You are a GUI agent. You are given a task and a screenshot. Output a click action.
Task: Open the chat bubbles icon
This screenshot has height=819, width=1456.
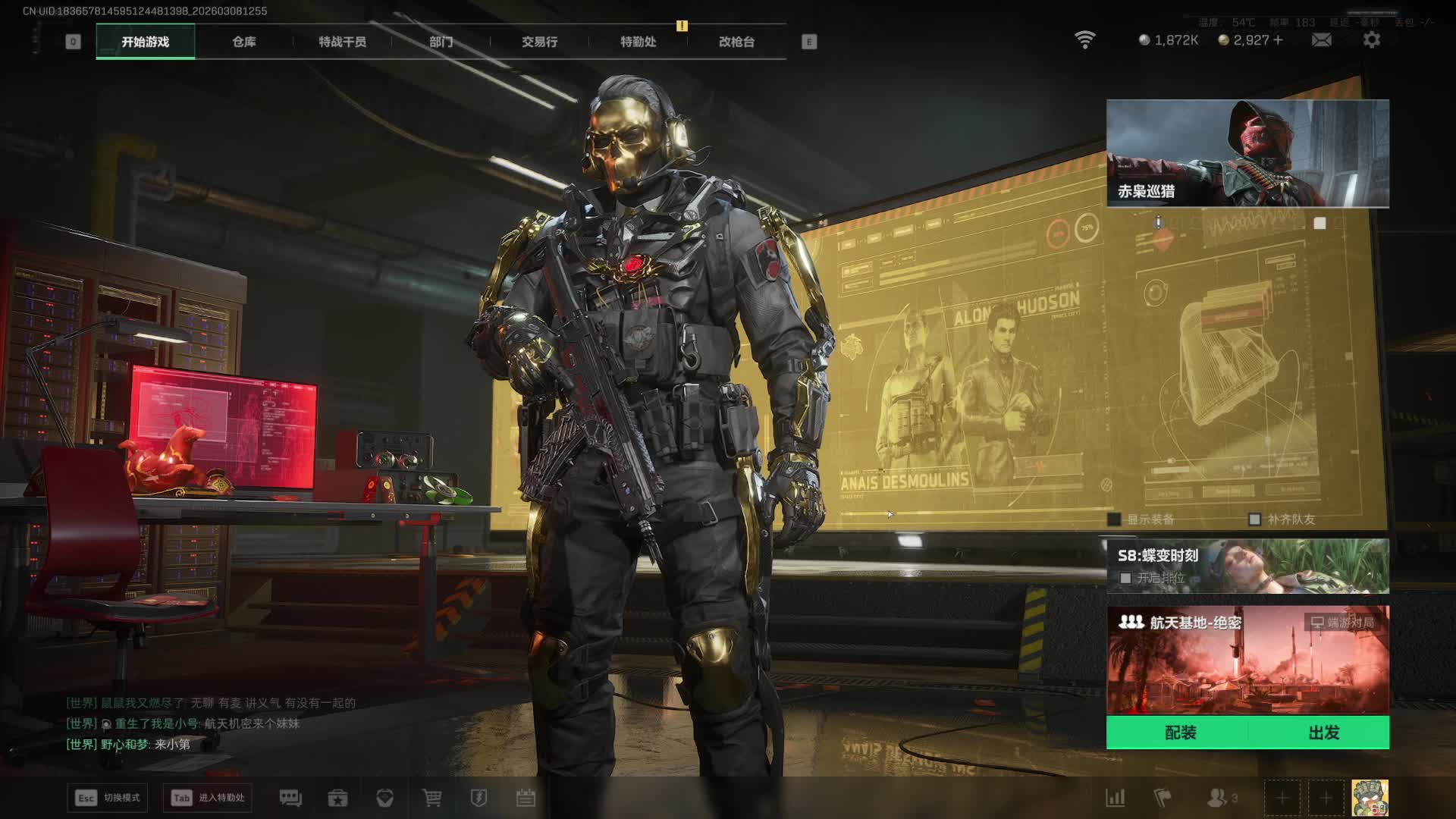[x=290, y=798]
